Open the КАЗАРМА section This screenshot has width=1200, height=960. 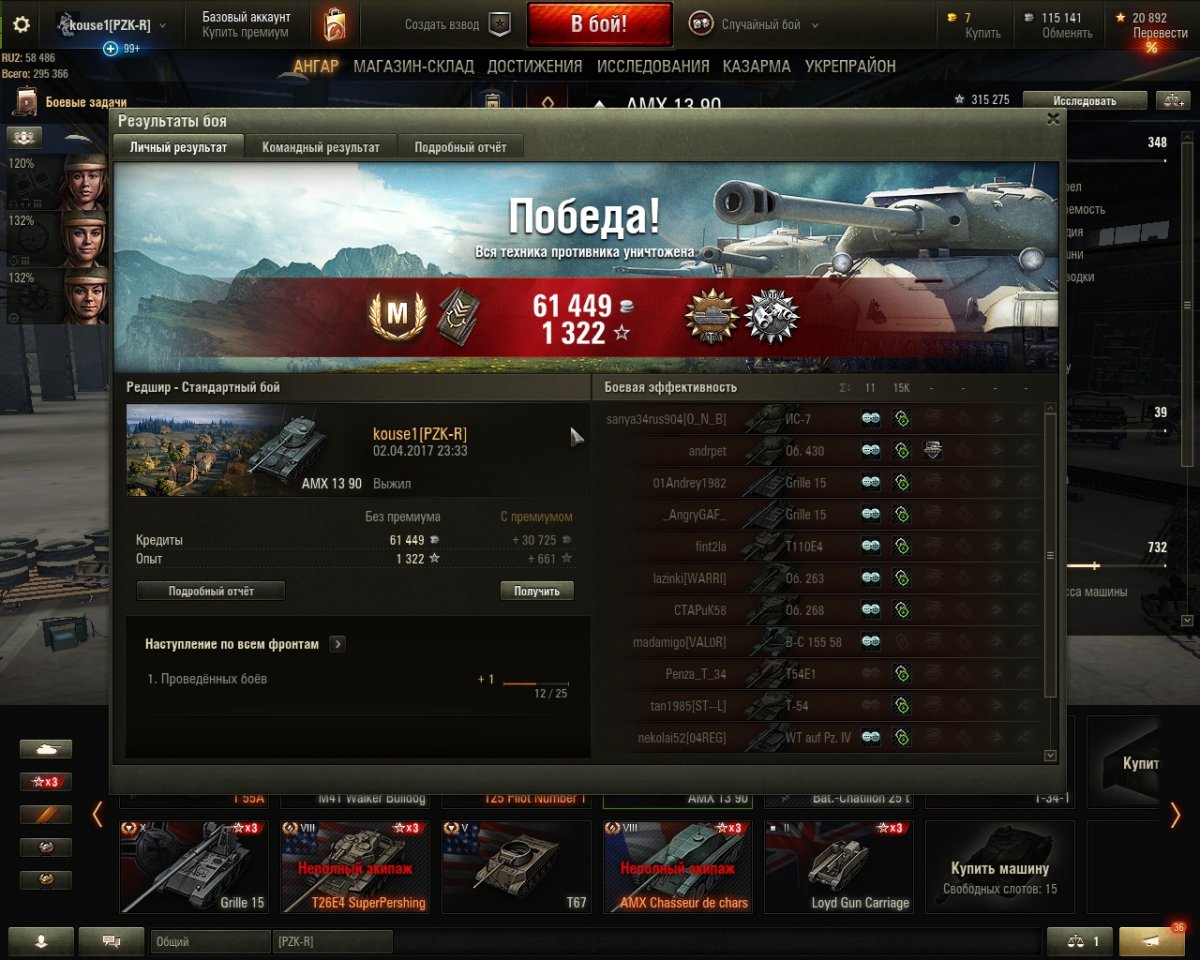tap(757, 66)
